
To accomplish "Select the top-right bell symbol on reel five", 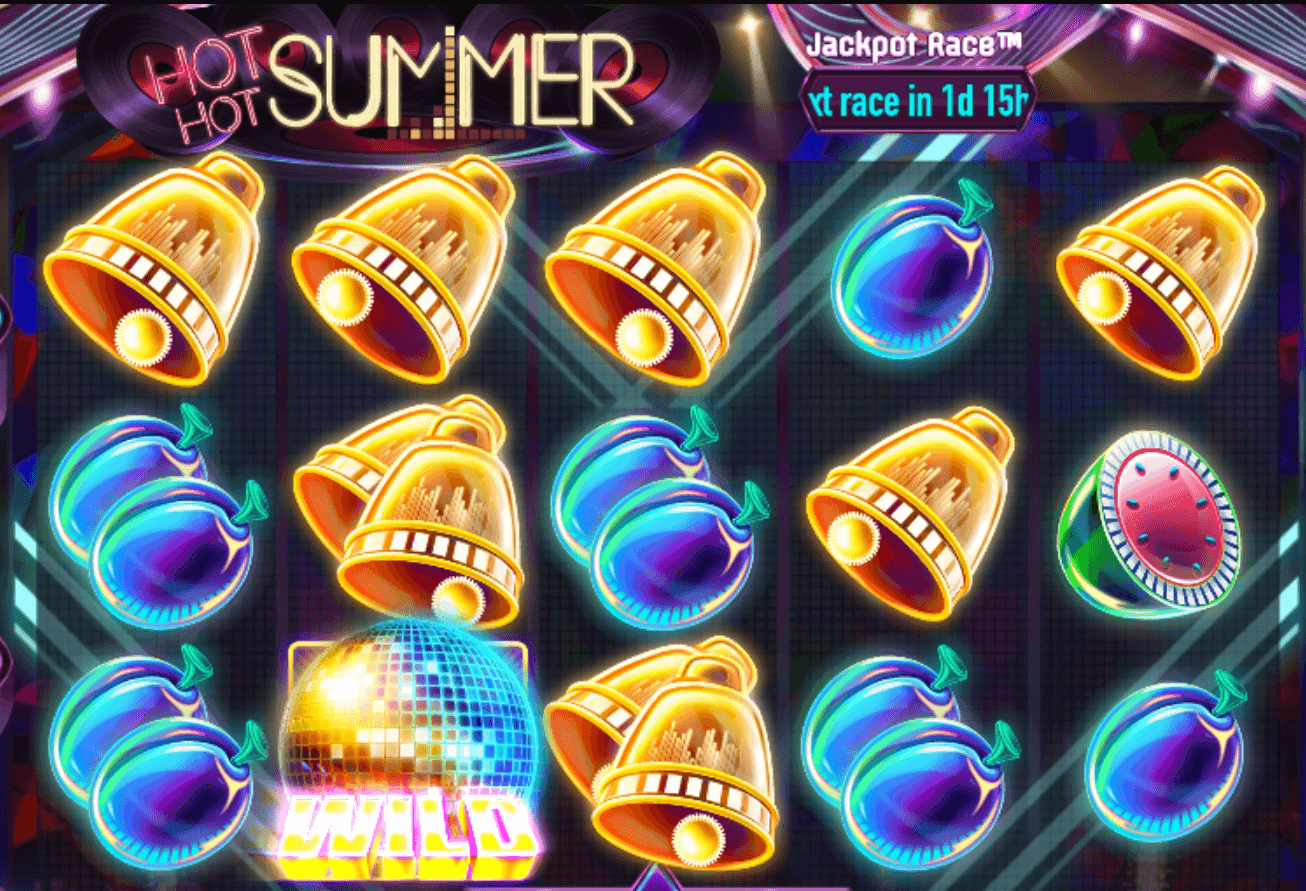I will [x=1160, y=280].
